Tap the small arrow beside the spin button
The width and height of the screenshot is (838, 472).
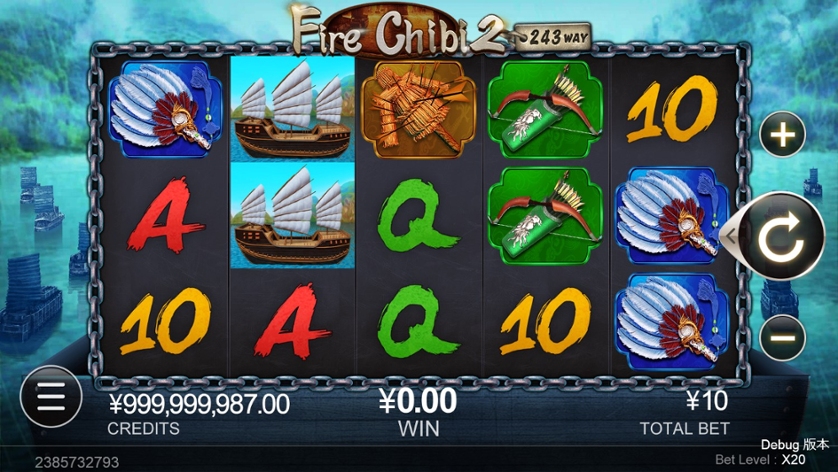731,236
